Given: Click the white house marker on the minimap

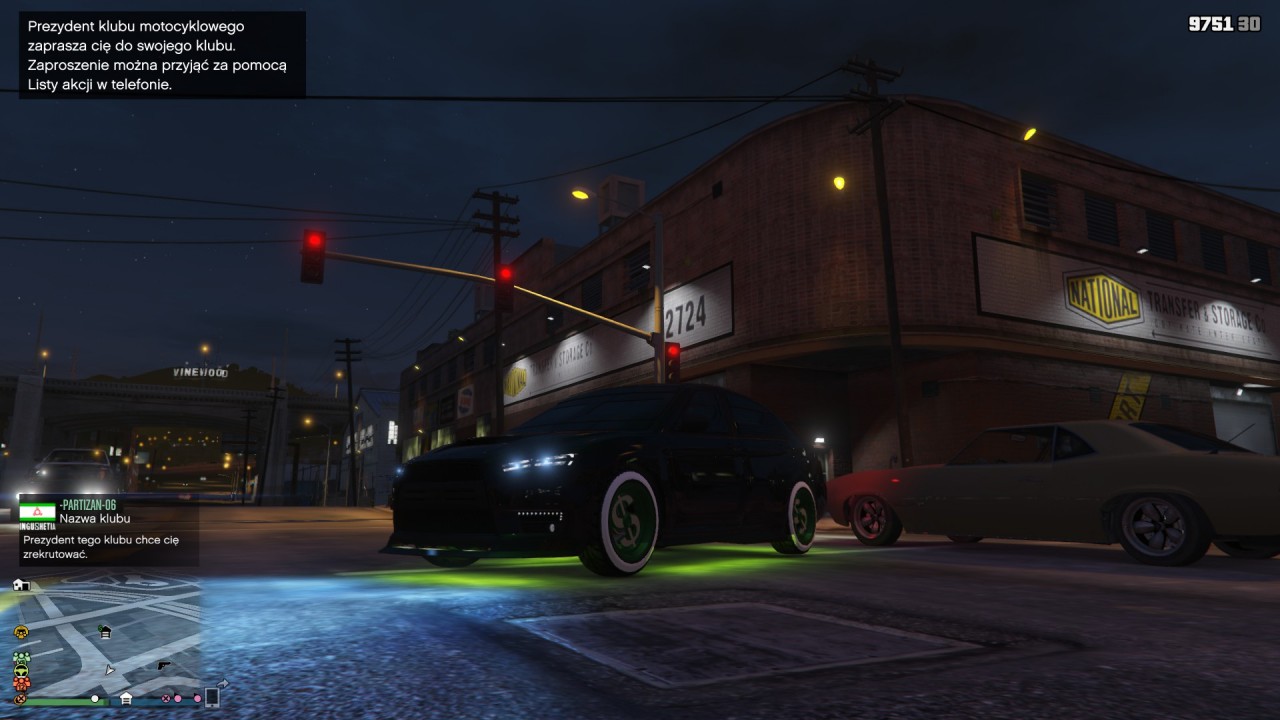Looking at the screenshot, I should tap(21, 585).
